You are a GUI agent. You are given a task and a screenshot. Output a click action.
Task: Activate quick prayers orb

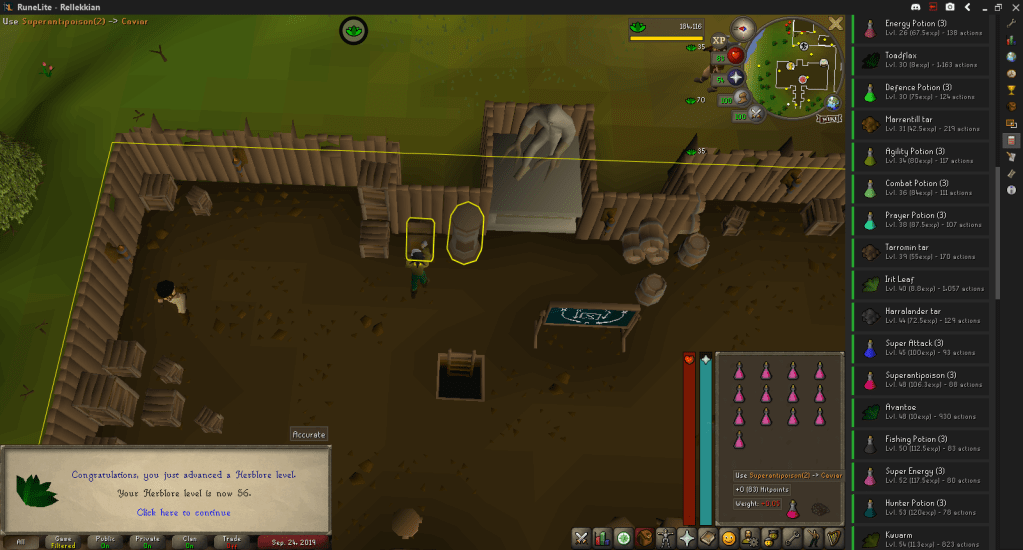tap(736, 77)
